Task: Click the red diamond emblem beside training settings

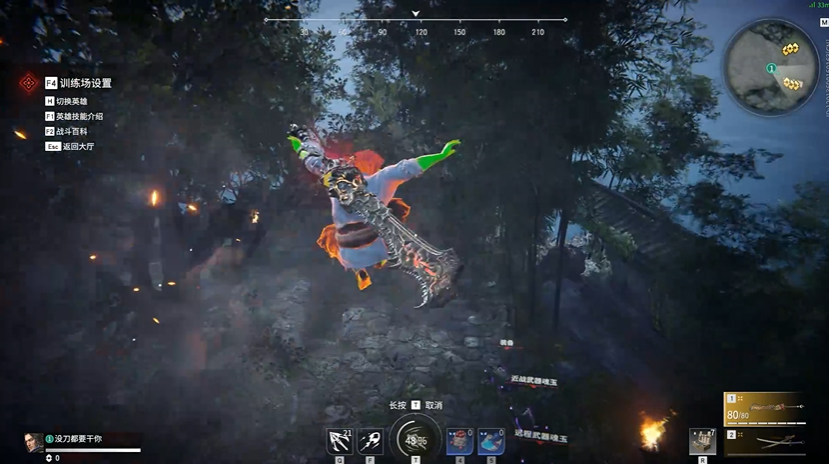Action: point(27,84)
